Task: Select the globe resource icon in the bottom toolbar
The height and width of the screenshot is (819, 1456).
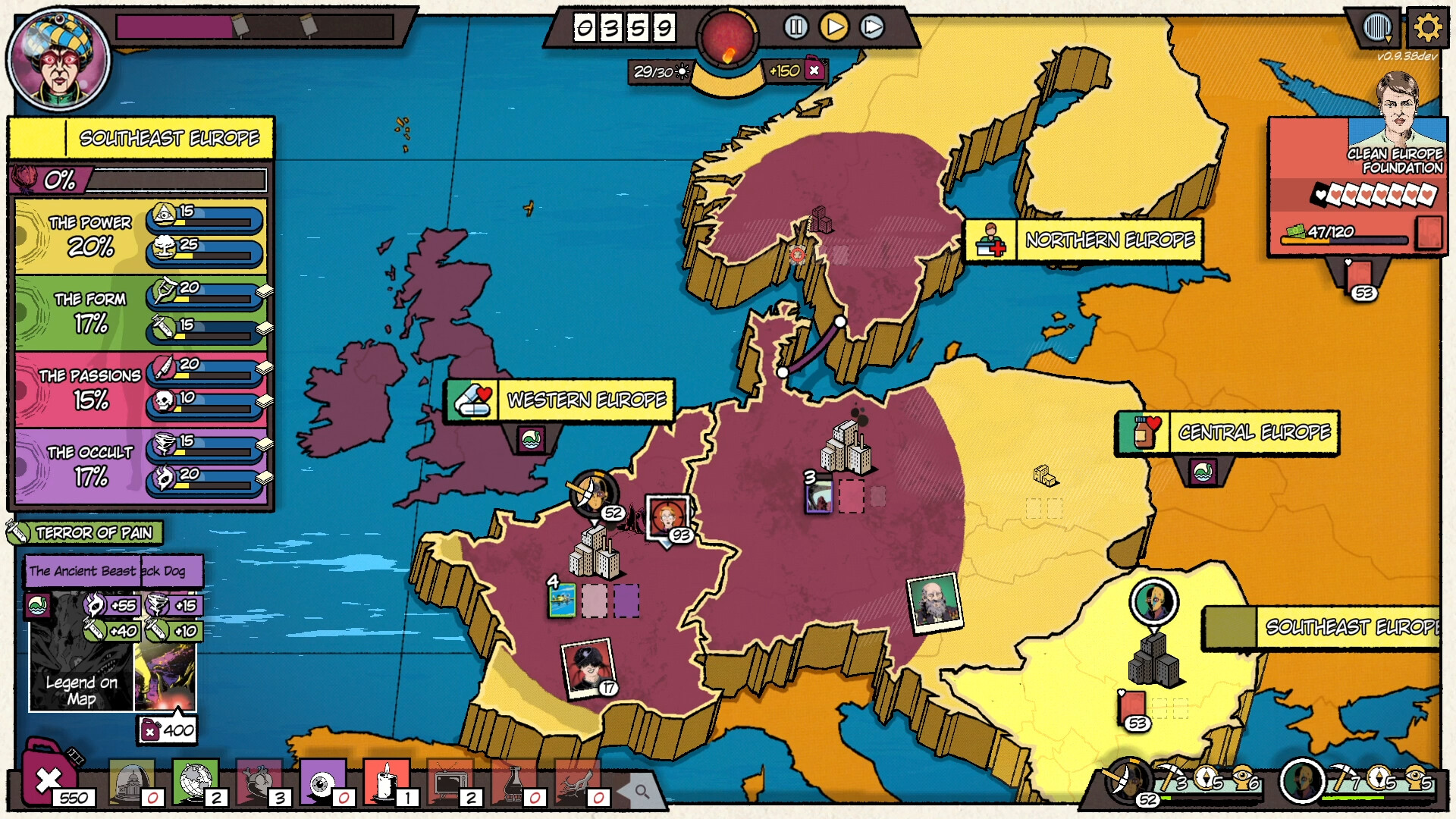Action: [196, 783]
